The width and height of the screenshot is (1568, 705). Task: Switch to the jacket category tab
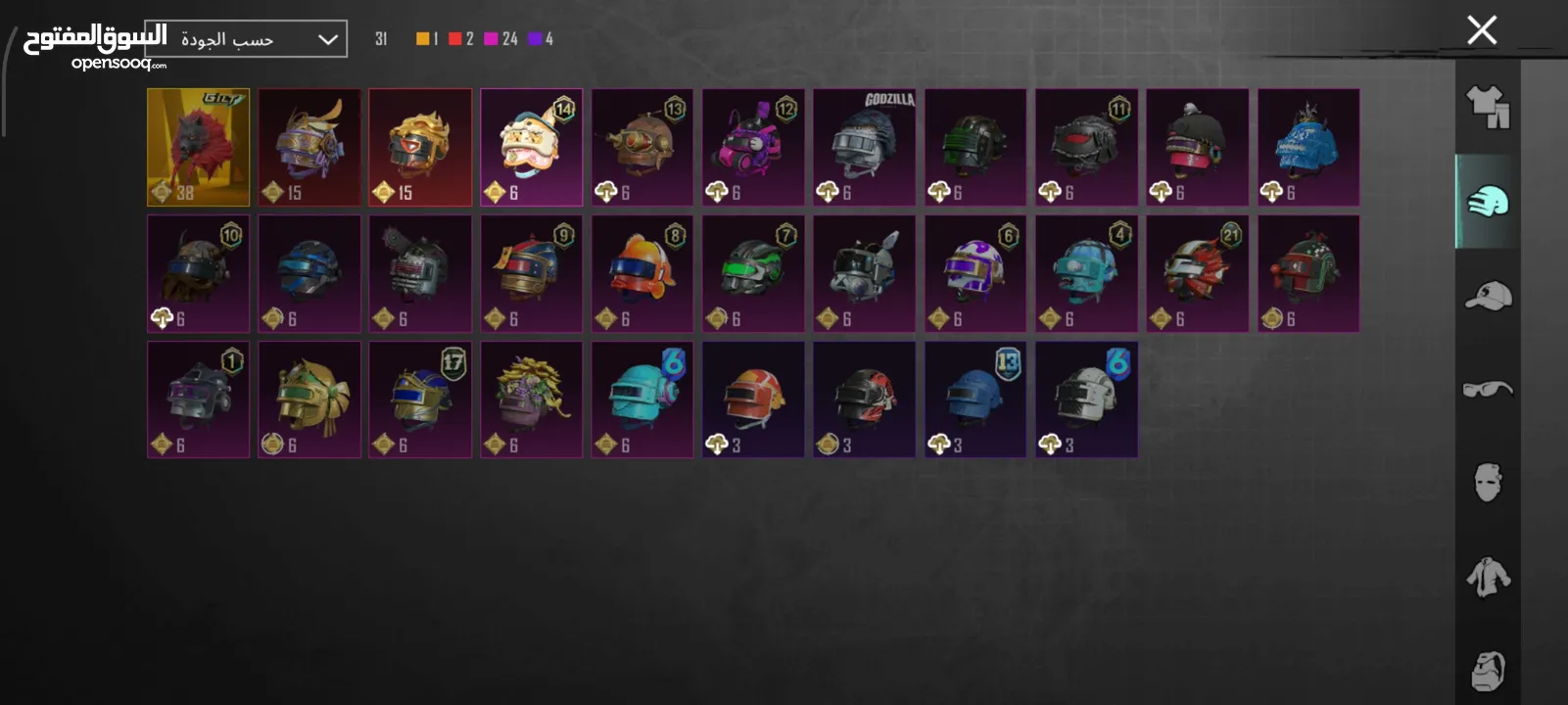tap(1488, 577)
